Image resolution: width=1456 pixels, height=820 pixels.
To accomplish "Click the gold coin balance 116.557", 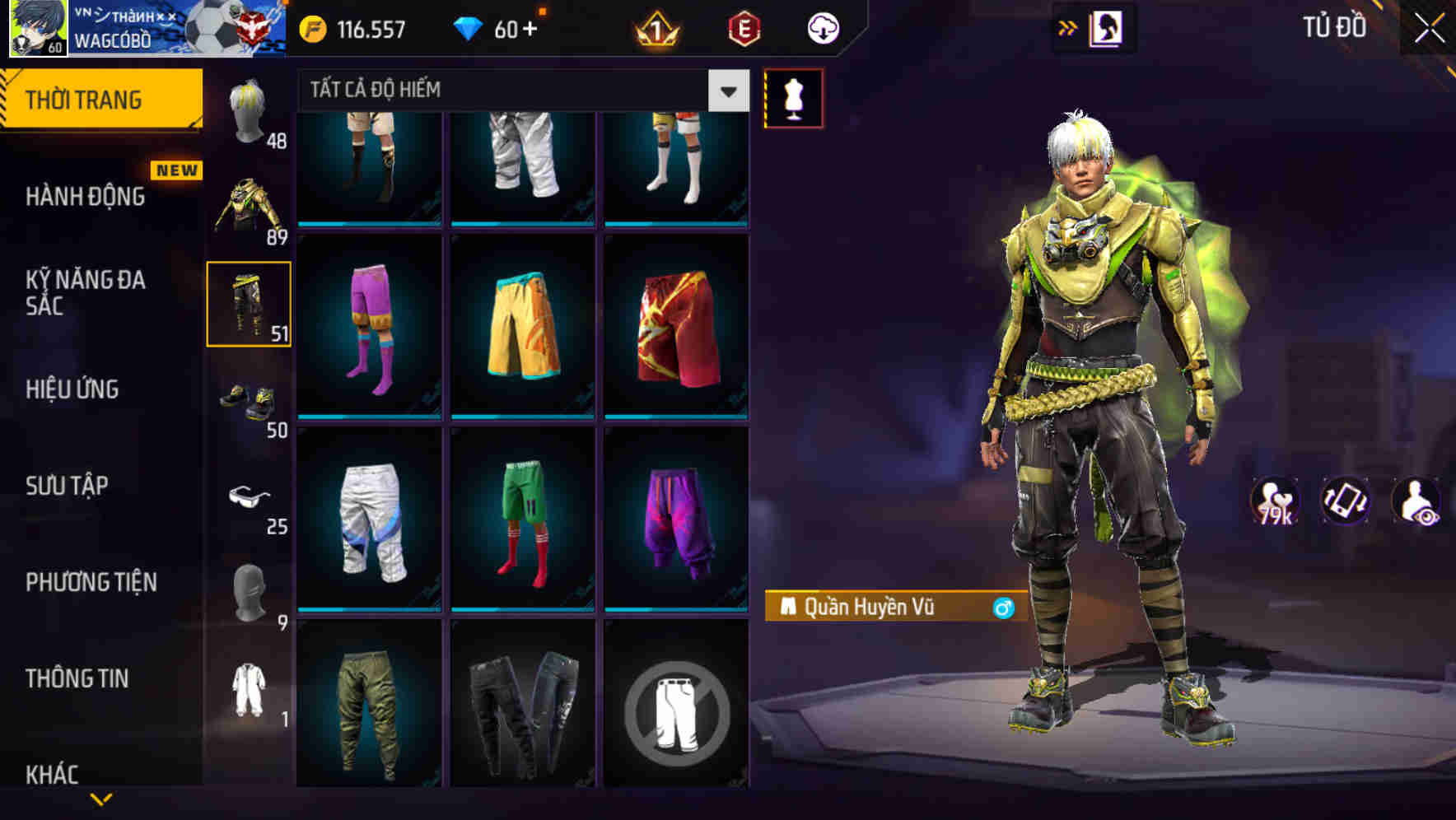I will 354,29.
